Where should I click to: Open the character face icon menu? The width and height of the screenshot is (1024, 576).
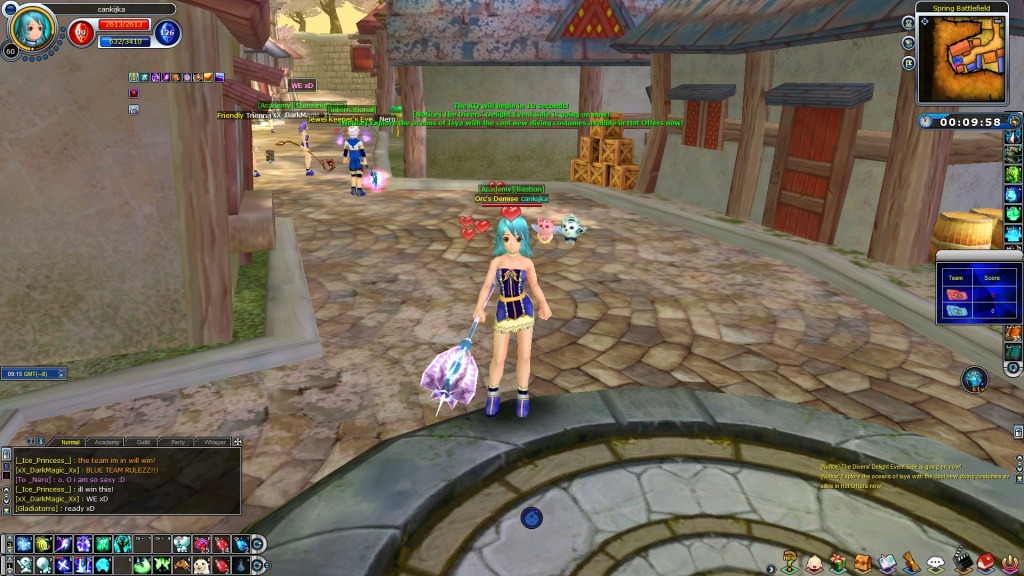(815, 563)
